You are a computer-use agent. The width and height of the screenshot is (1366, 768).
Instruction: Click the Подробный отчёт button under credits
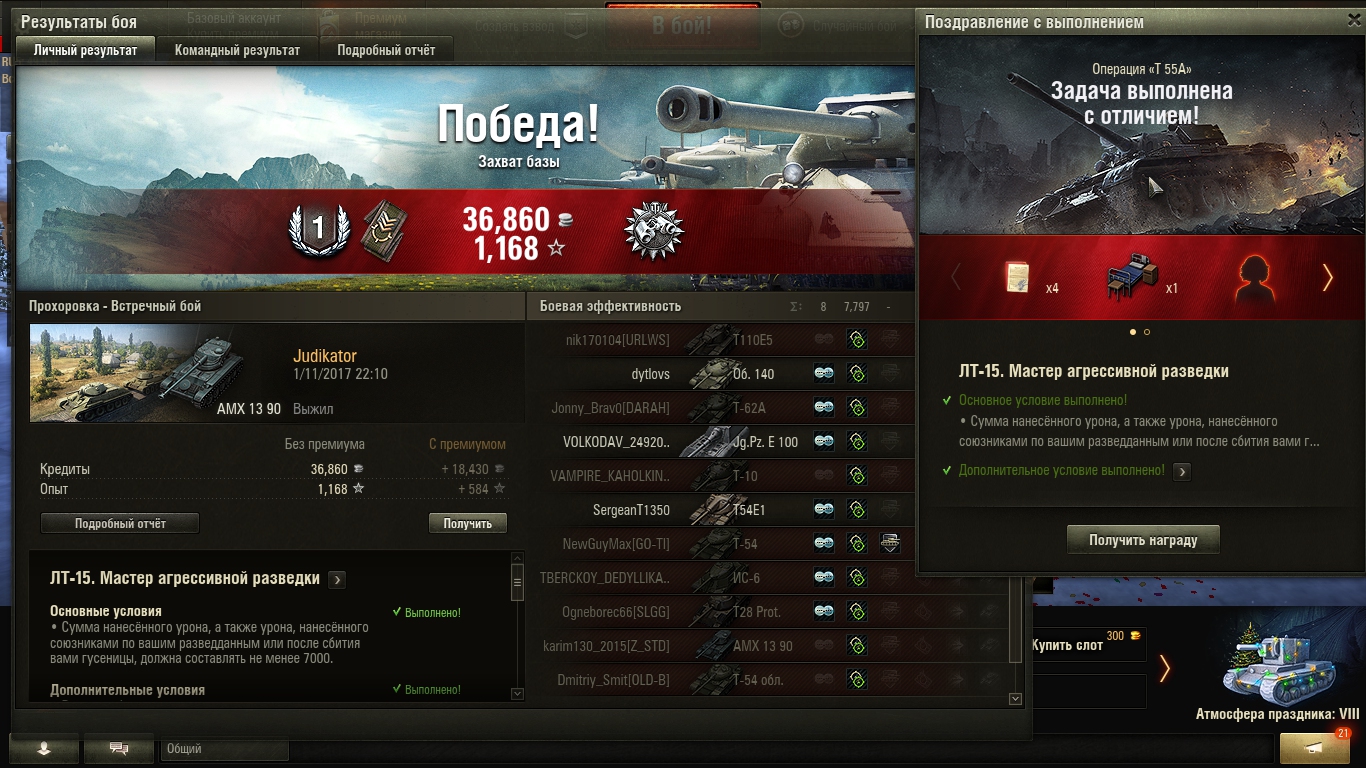[120, 523]
